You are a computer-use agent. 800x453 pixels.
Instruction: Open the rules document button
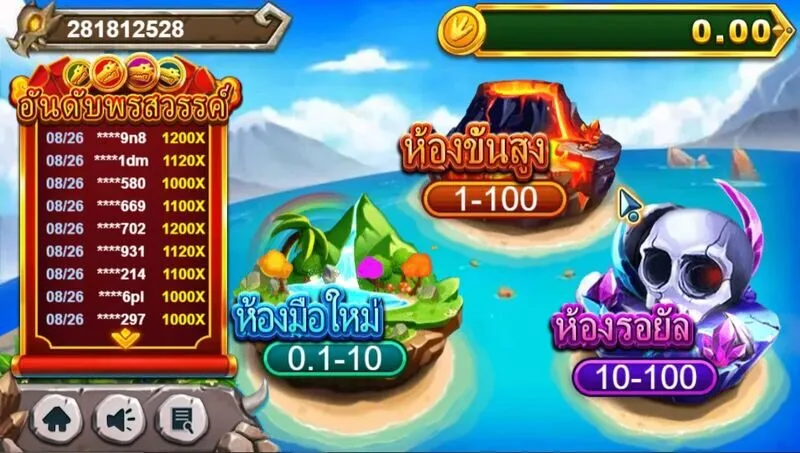(181, 418)
